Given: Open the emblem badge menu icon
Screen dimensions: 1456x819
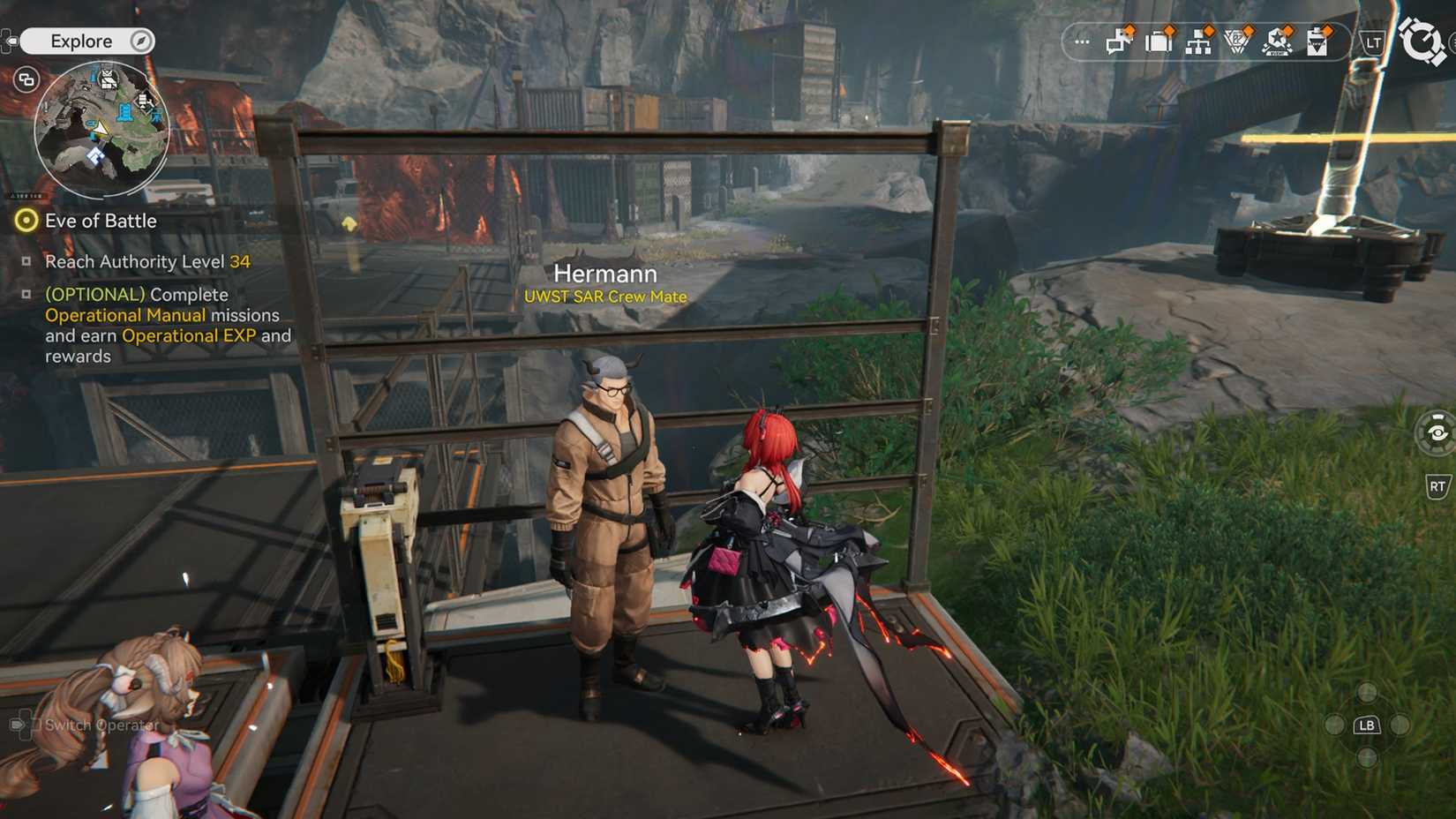Looking at the screenshot, I should coord(1238,41).
